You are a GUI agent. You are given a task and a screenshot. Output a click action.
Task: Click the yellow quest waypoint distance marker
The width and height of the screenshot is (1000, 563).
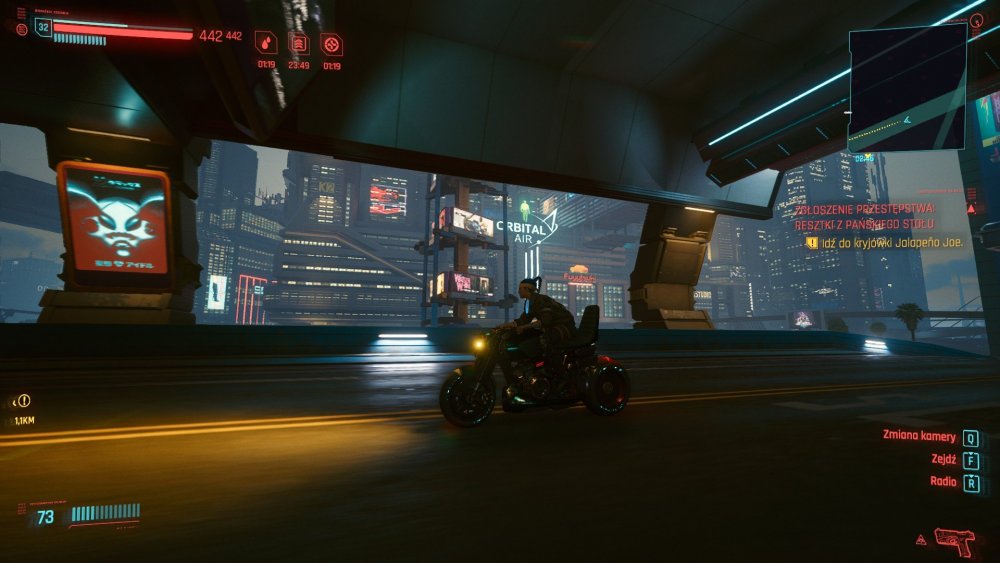point(22,401)
